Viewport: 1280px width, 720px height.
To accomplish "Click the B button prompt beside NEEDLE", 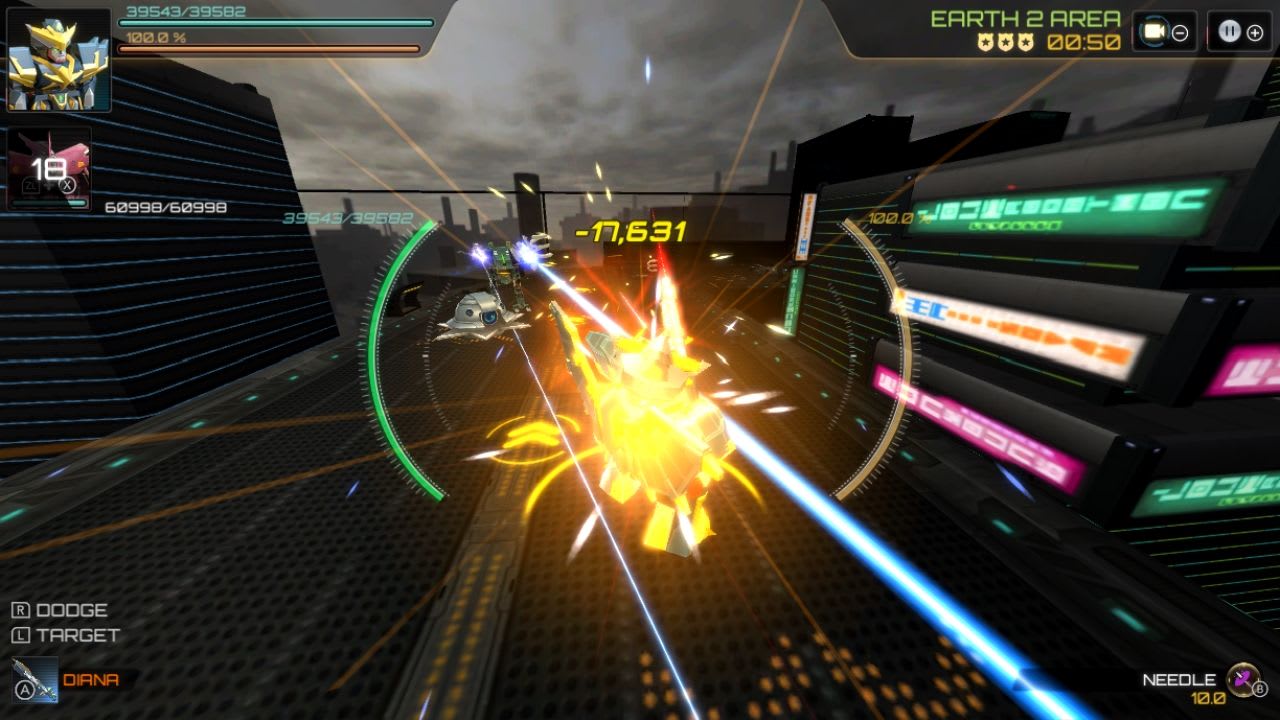I will 1258,688.
